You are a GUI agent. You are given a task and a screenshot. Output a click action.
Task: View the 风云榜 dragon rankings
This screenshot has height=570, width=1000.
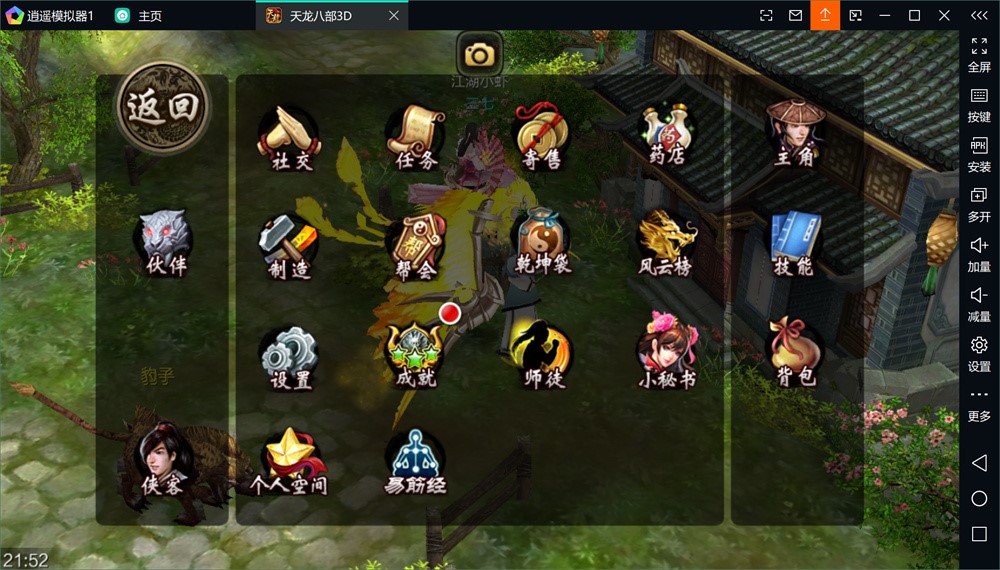[668, 246]
